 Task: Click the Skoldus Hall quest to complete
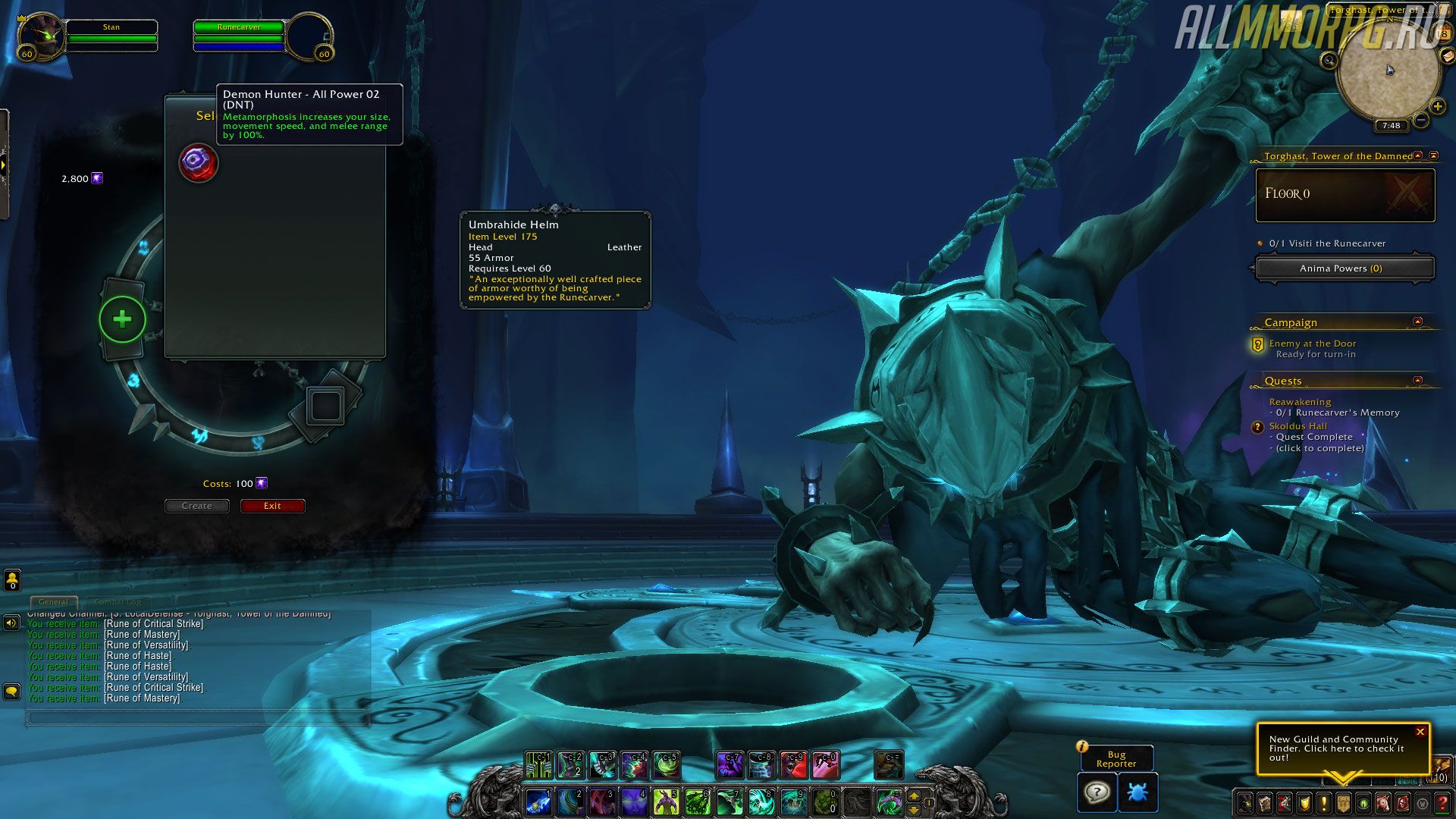click(1298, 426)
